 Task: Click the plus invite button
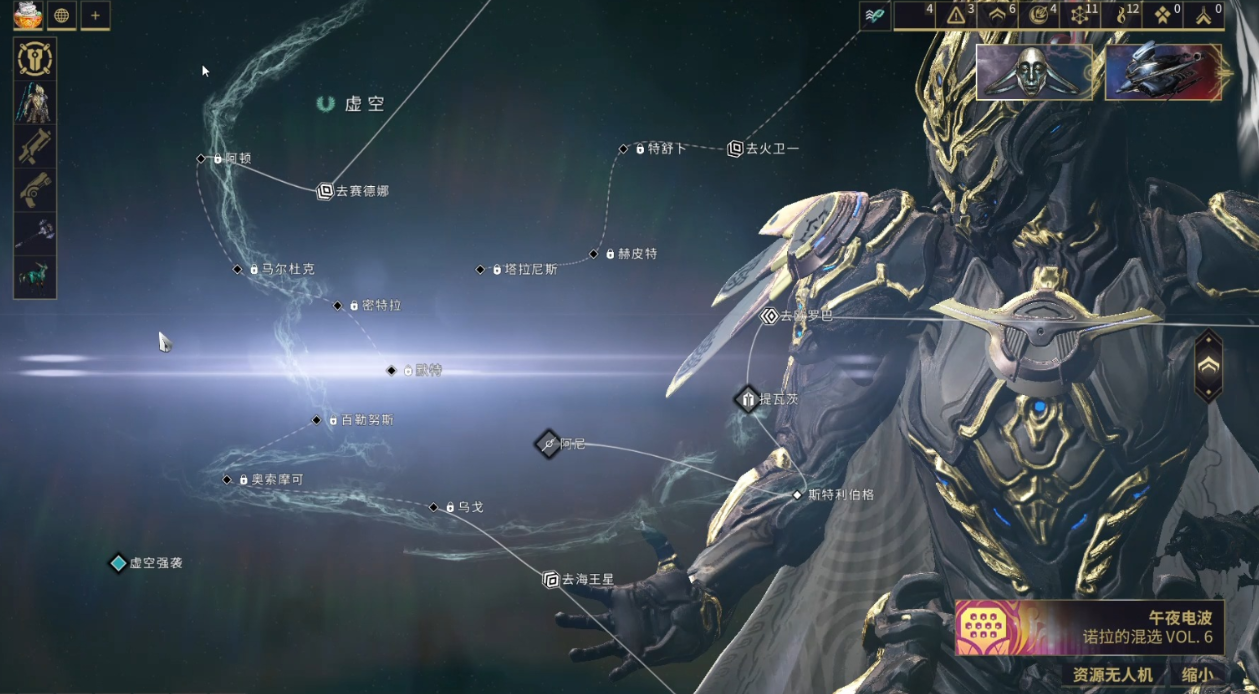95,15
